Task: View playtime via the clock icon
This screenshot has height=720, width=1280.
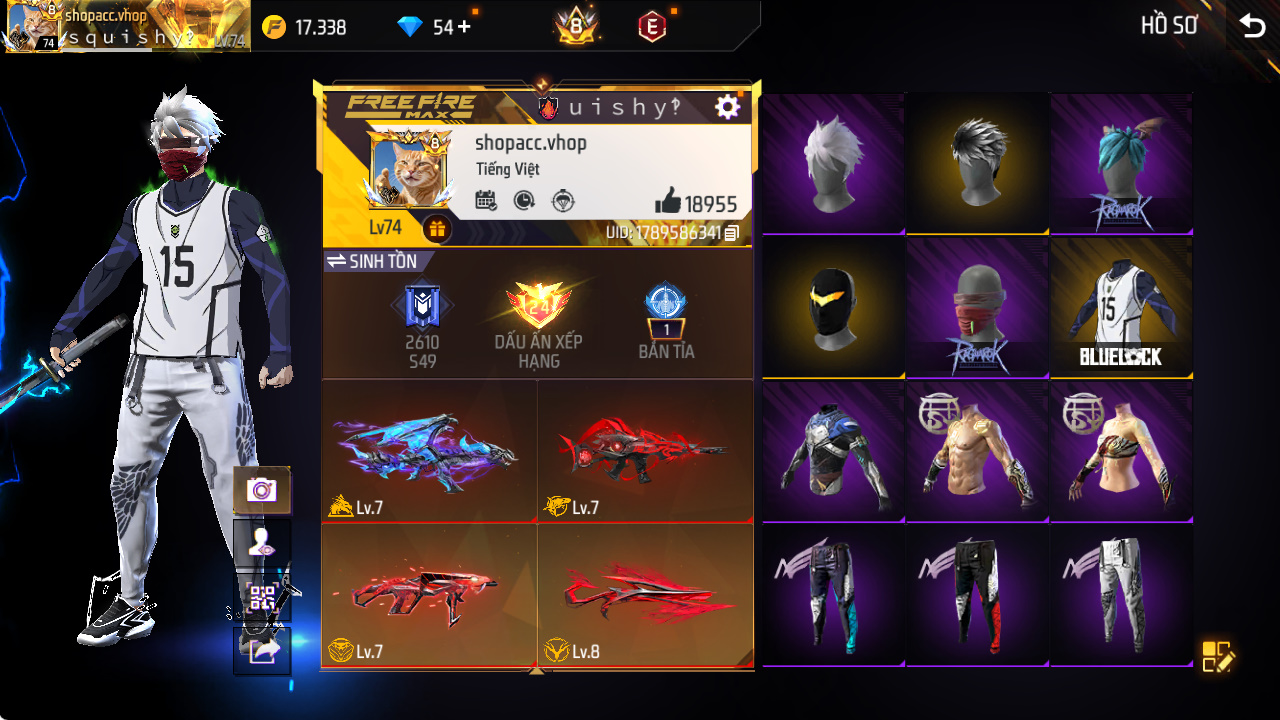Action: click(521, 199)
